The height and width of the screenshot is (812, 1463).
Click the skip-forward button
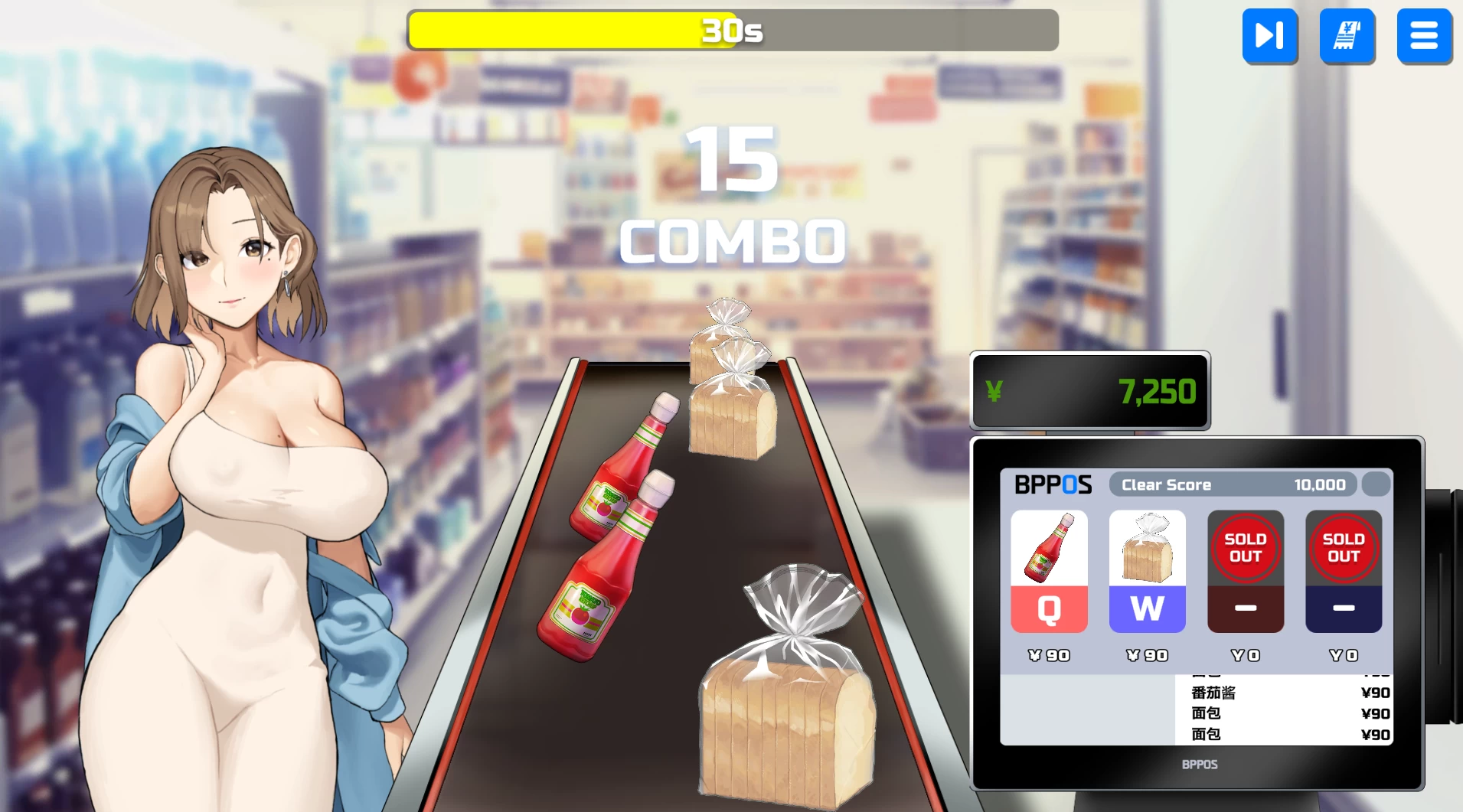coord(1269,35)
